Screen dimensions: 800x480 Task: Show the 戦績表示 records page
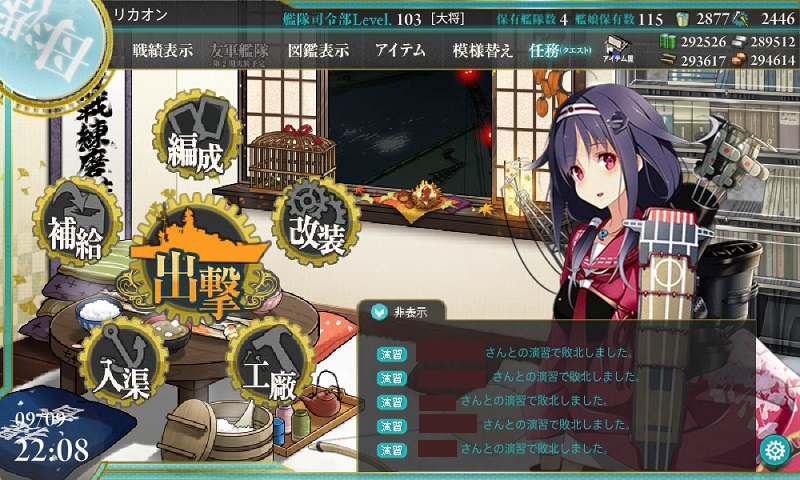(163, 51)
